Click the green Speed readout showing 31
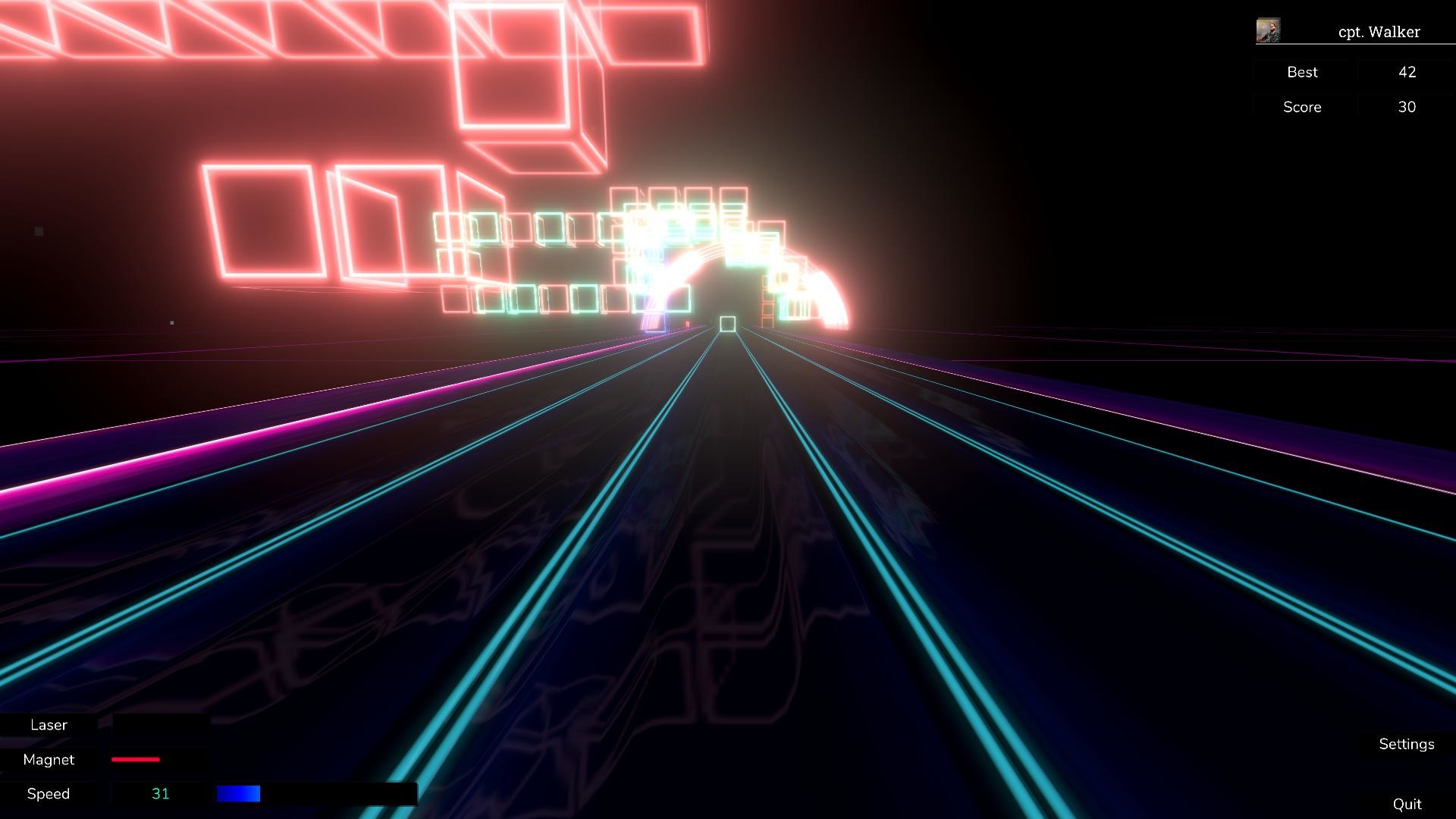1456x819 pixels. click(x=162, y=793)
